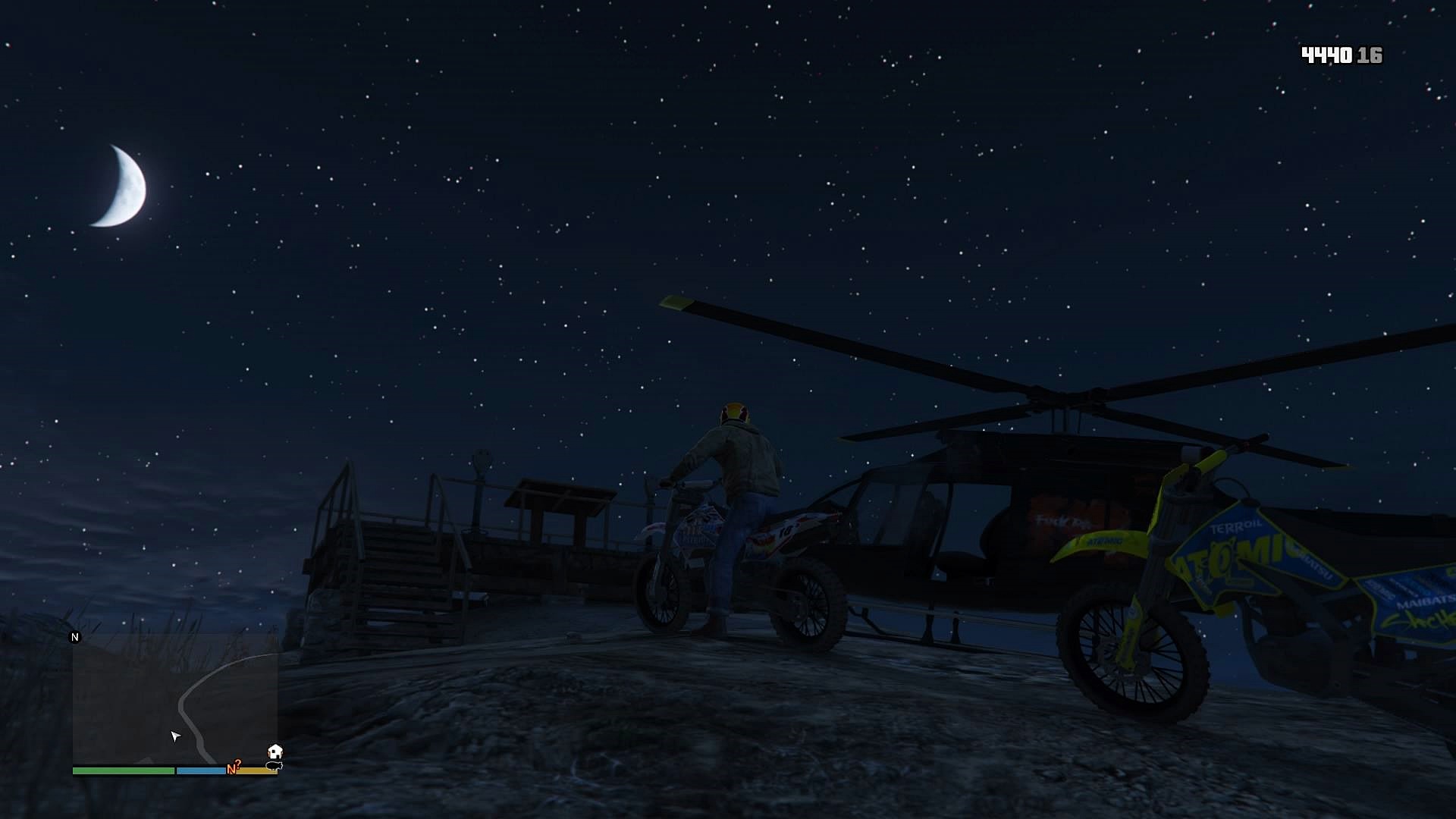
Task: Click the minimap radar panel
Action: 174,701
